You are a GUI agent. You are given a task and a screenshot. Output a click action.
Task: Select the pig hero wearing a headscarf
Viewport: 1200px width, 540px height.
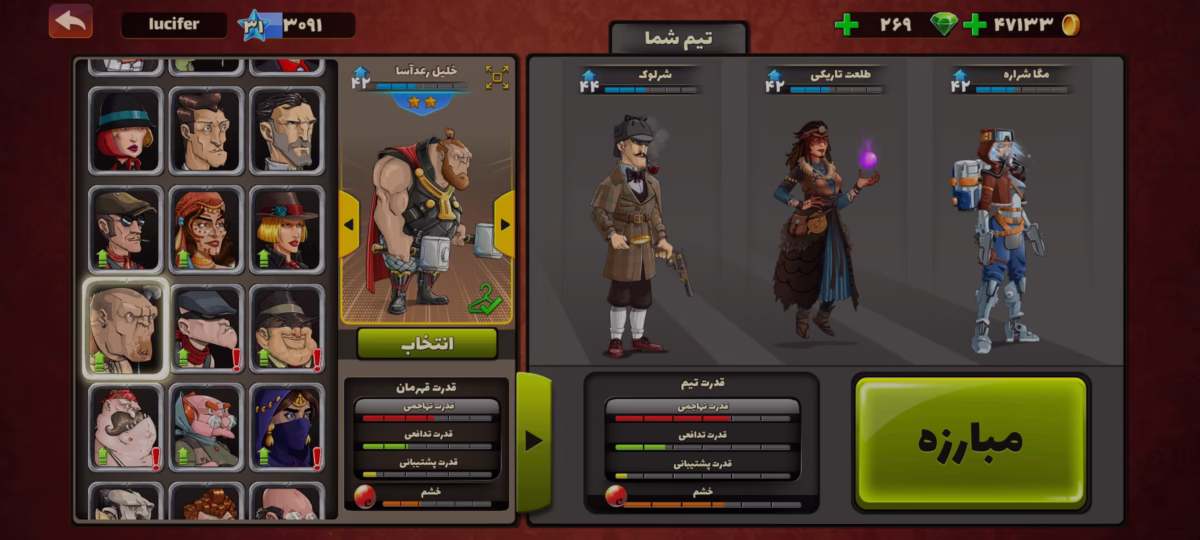coord(206,428)
